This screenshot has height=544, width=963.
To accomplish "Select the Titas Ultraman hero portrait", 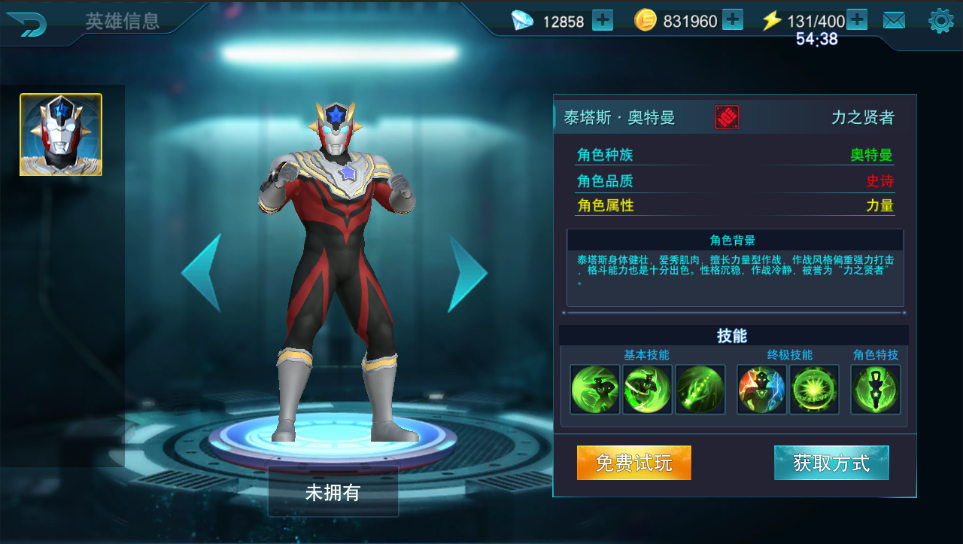I will click(x=61, y=135).
